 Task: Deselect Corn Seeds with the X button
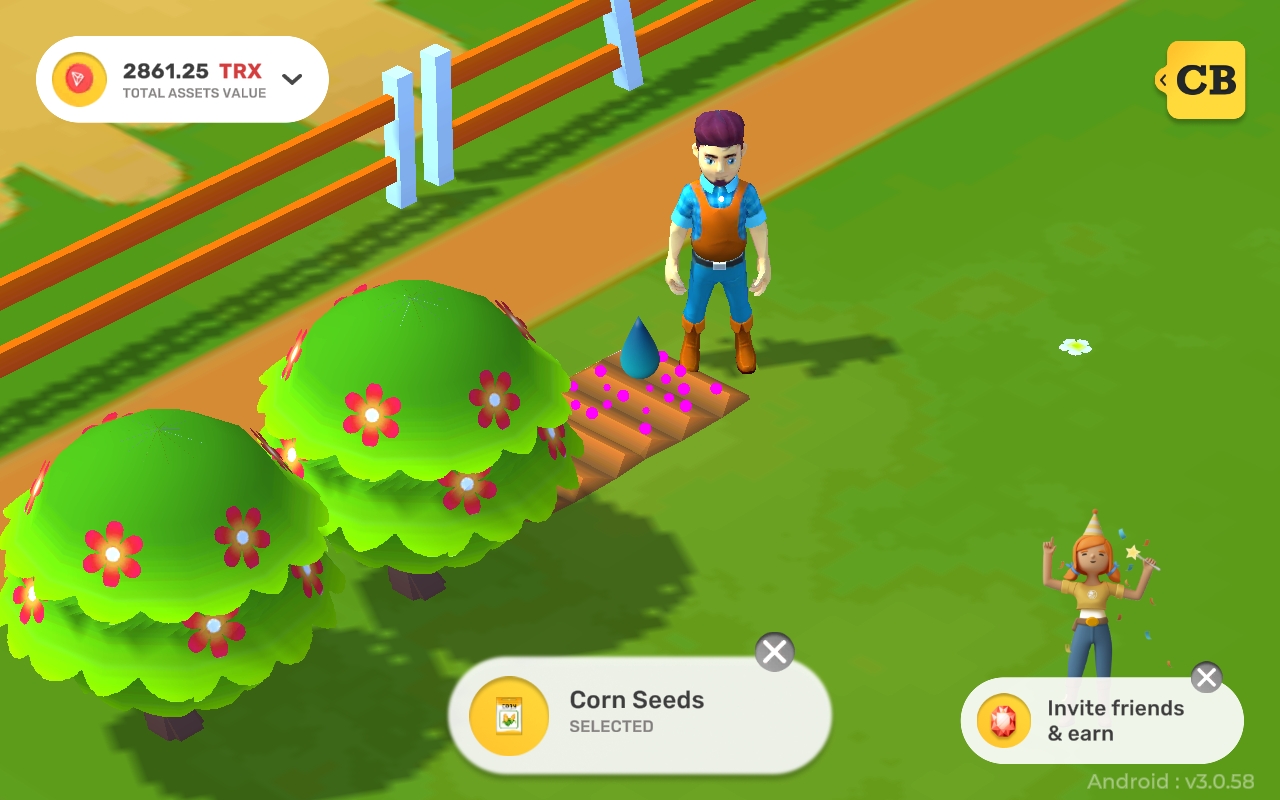[x=773, y=651]
